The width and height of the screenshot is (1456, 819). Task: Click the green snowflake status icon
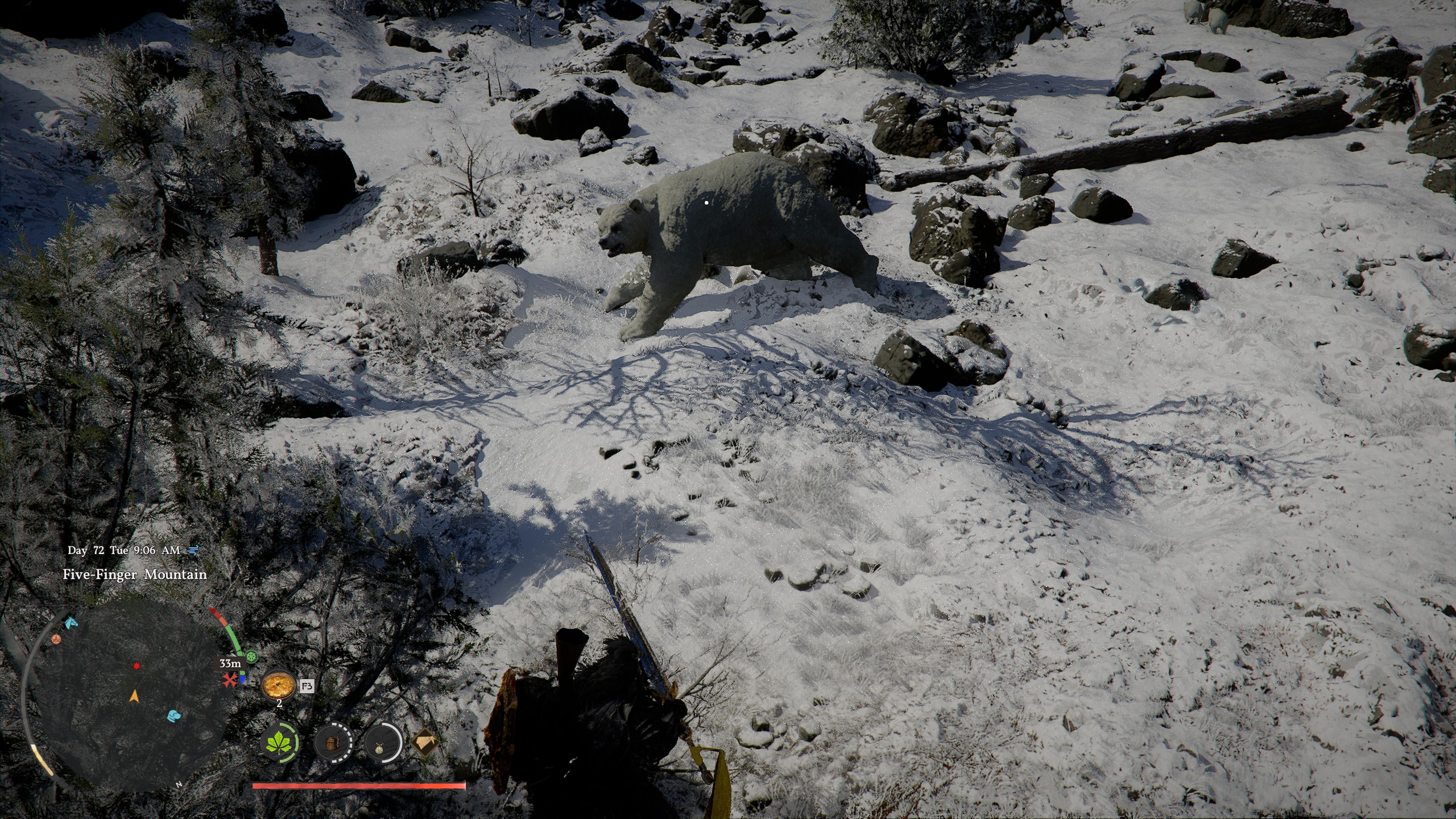251,656
